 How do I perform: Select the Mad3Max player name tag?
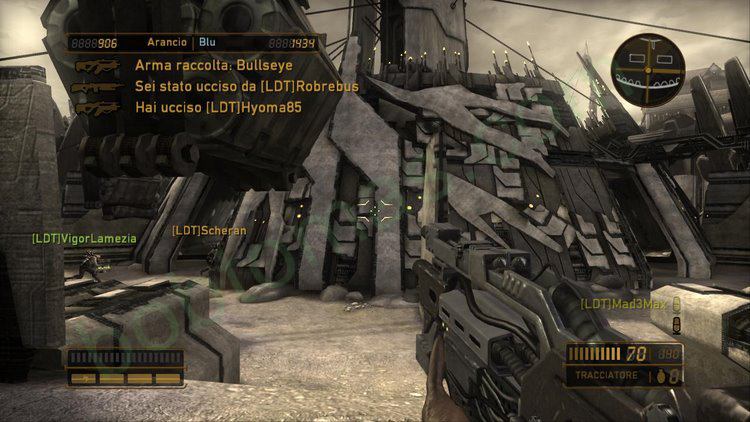623,303
